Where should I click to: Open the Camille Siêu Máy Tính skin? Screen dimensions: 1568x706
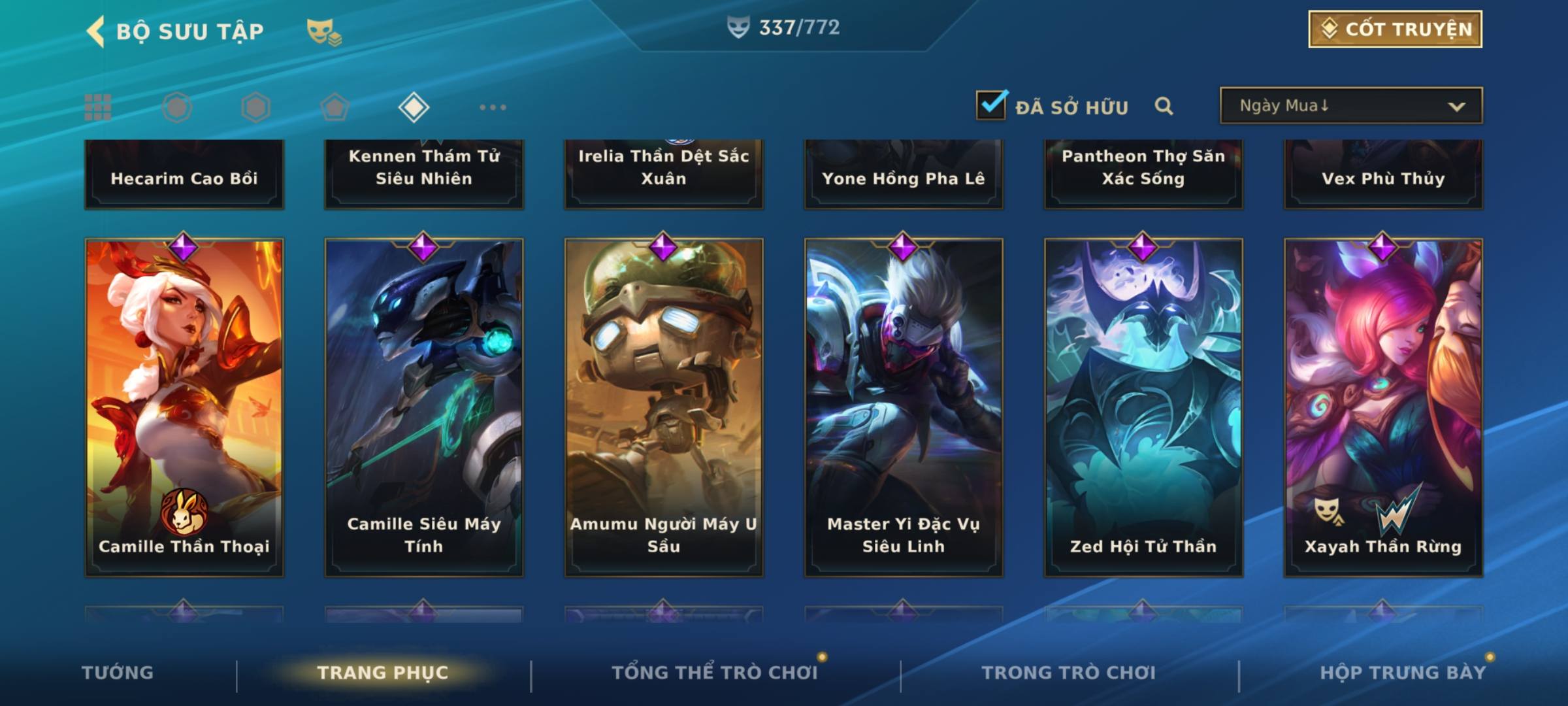424,407
